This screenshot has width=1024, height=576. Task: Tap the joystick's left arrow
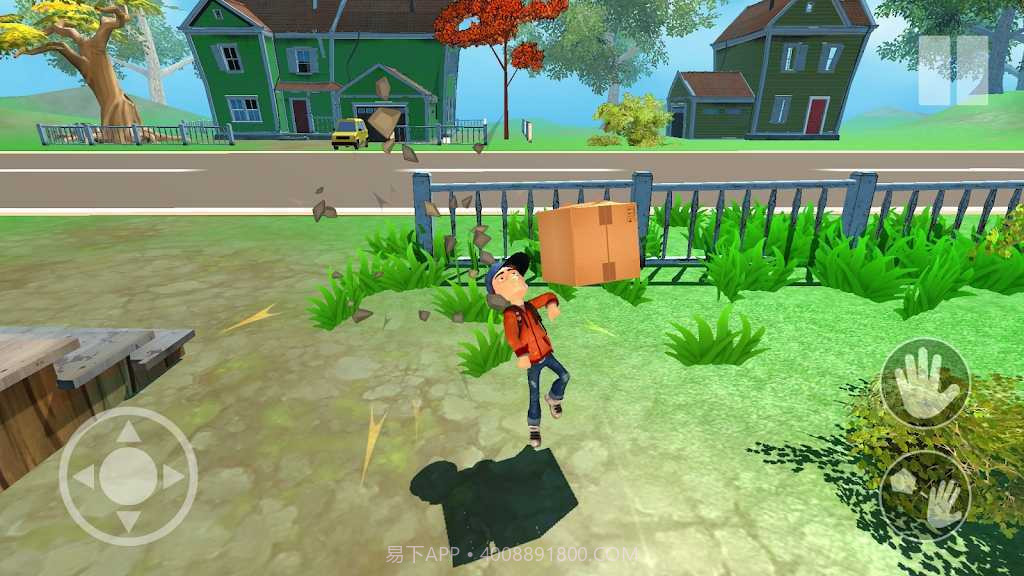(84, 477)
